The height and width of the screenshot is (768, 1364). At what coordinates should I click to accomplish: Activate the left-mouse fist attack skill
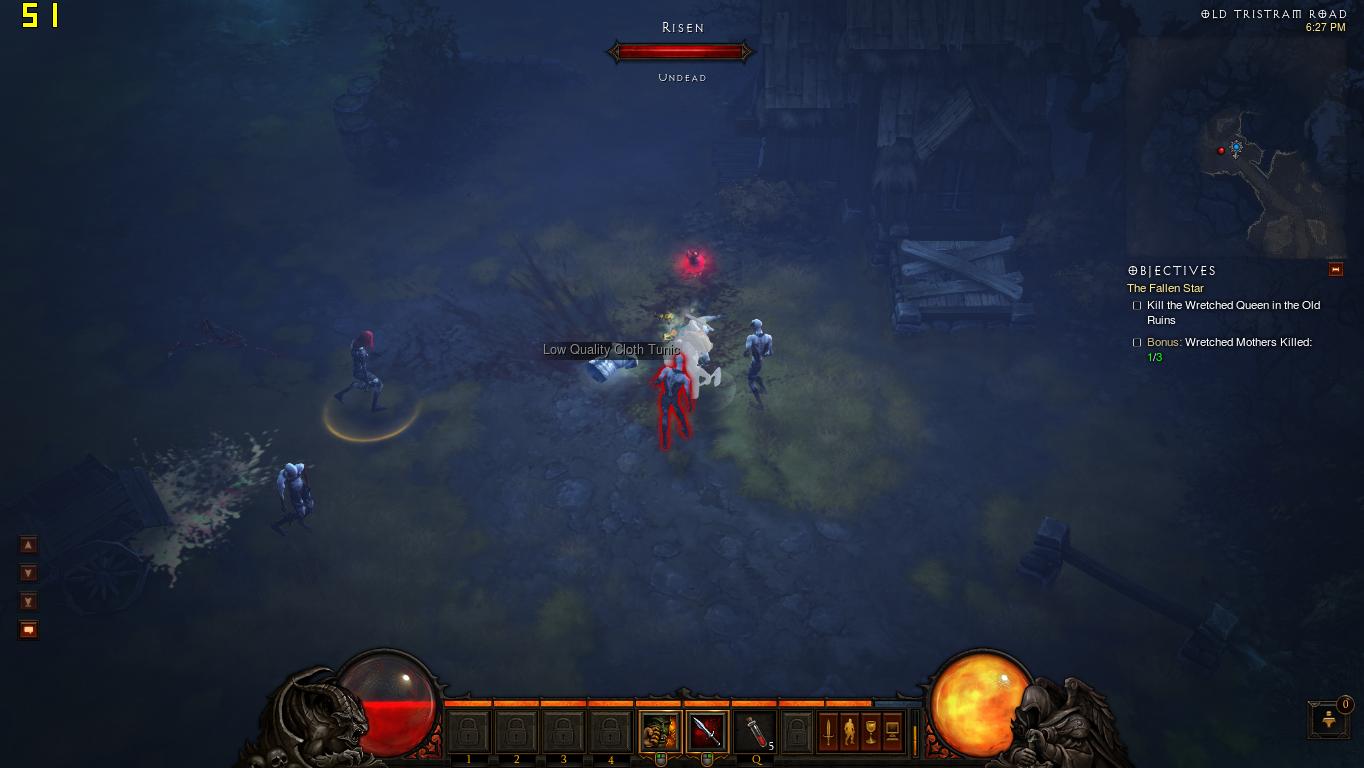tap(659, 732)
